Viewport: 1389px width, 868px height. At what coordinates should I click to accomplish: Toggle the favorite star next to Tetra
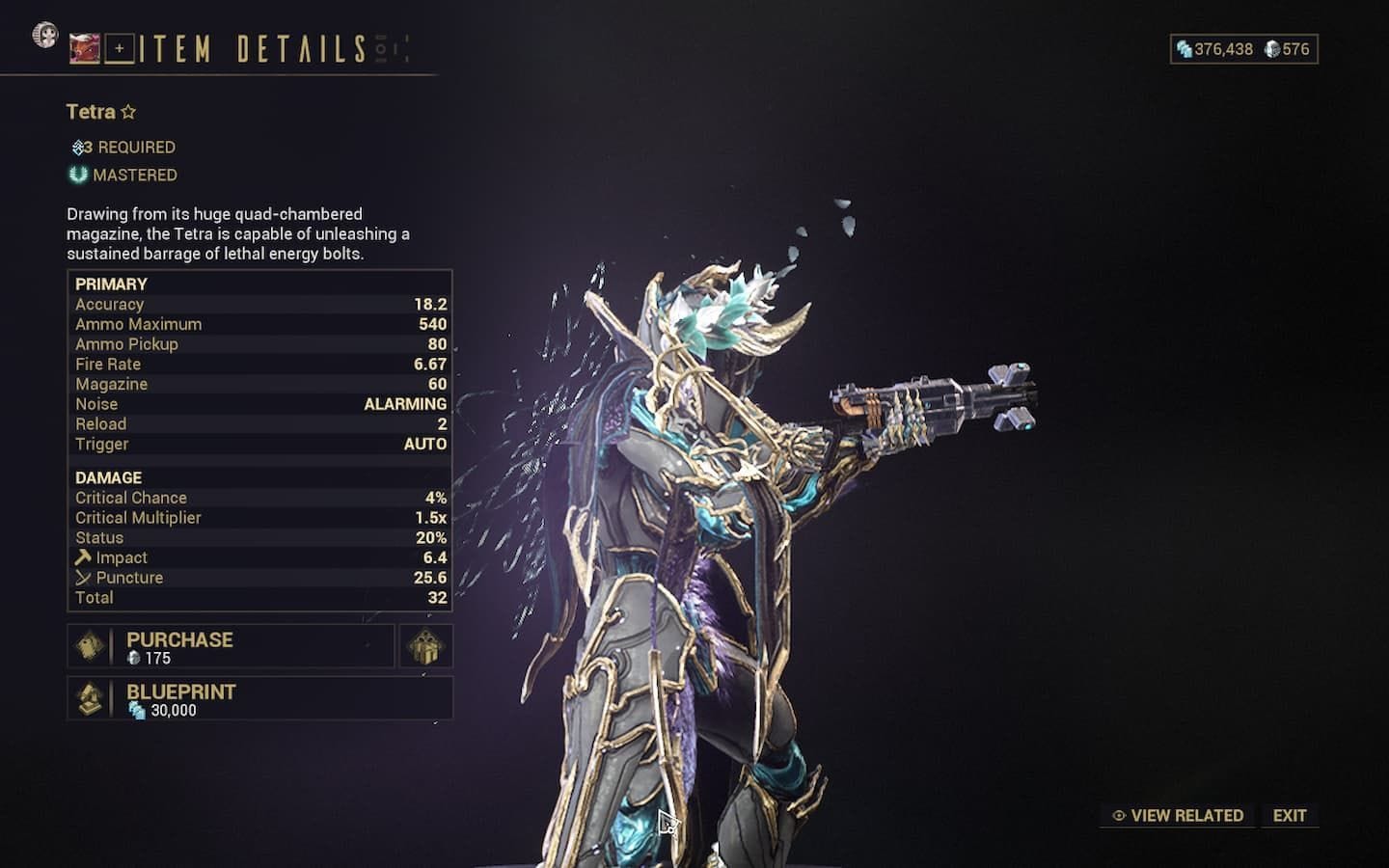pyautogui.click(x=128, y=110)
